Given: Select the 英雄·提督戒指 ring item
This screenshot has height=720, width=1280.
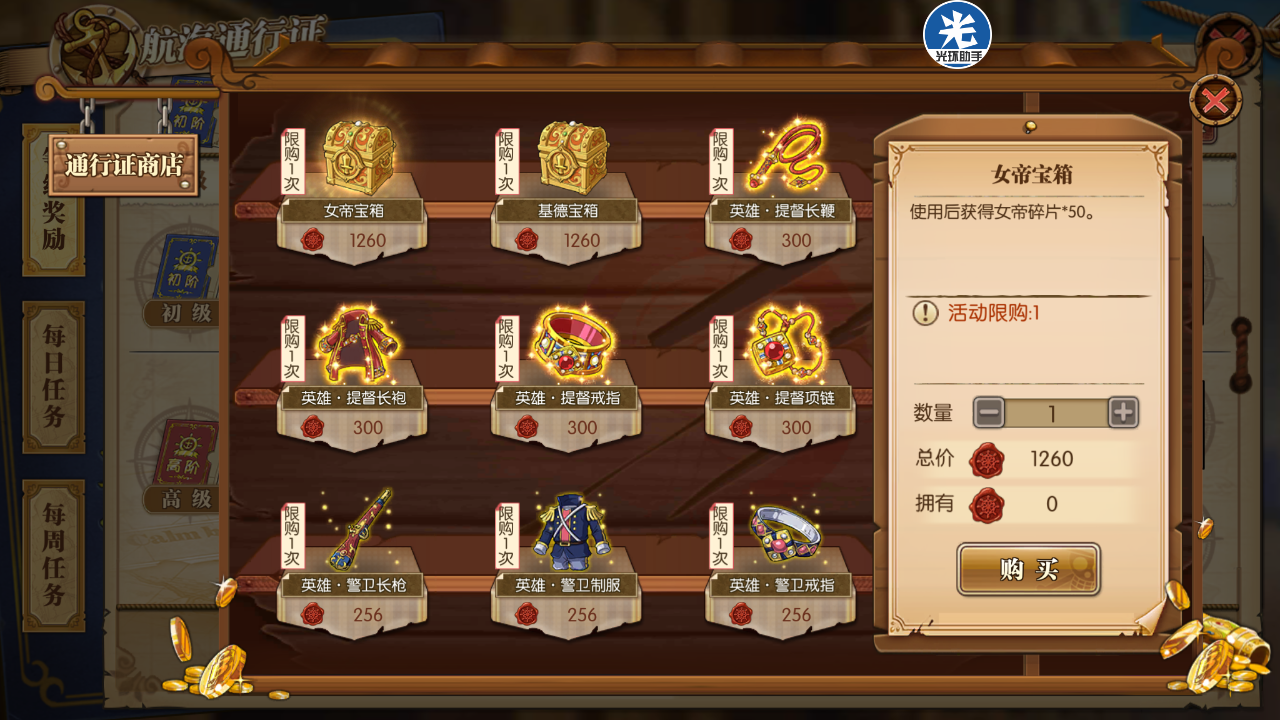Looking at the screenshot, I should coord(568,351).
